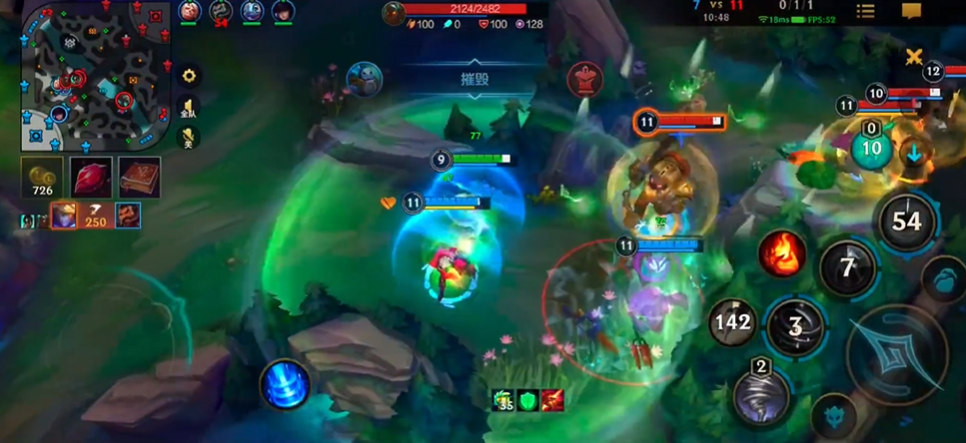Open the shop via the gold coins
The width and height of the screenshot is (966, 443).
click(x=42, y=177)
